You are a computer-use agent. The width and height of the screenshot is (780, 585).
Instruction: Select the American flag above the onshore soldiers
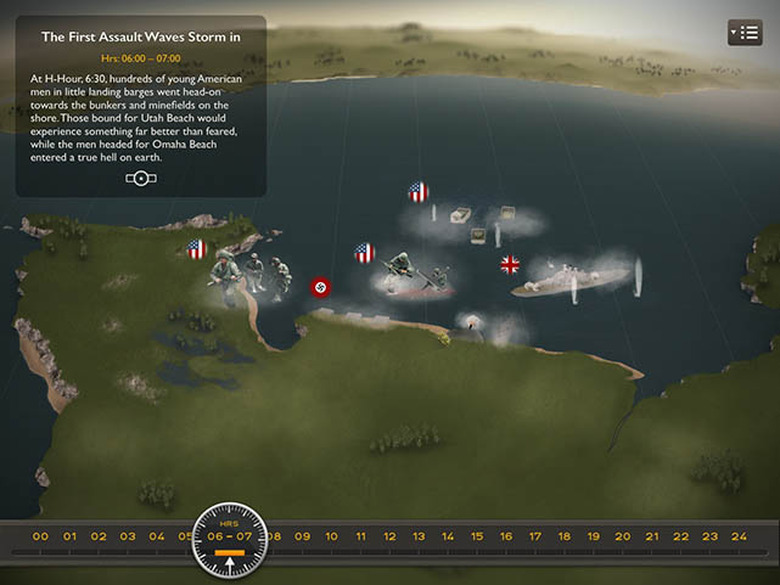[197, 249]
